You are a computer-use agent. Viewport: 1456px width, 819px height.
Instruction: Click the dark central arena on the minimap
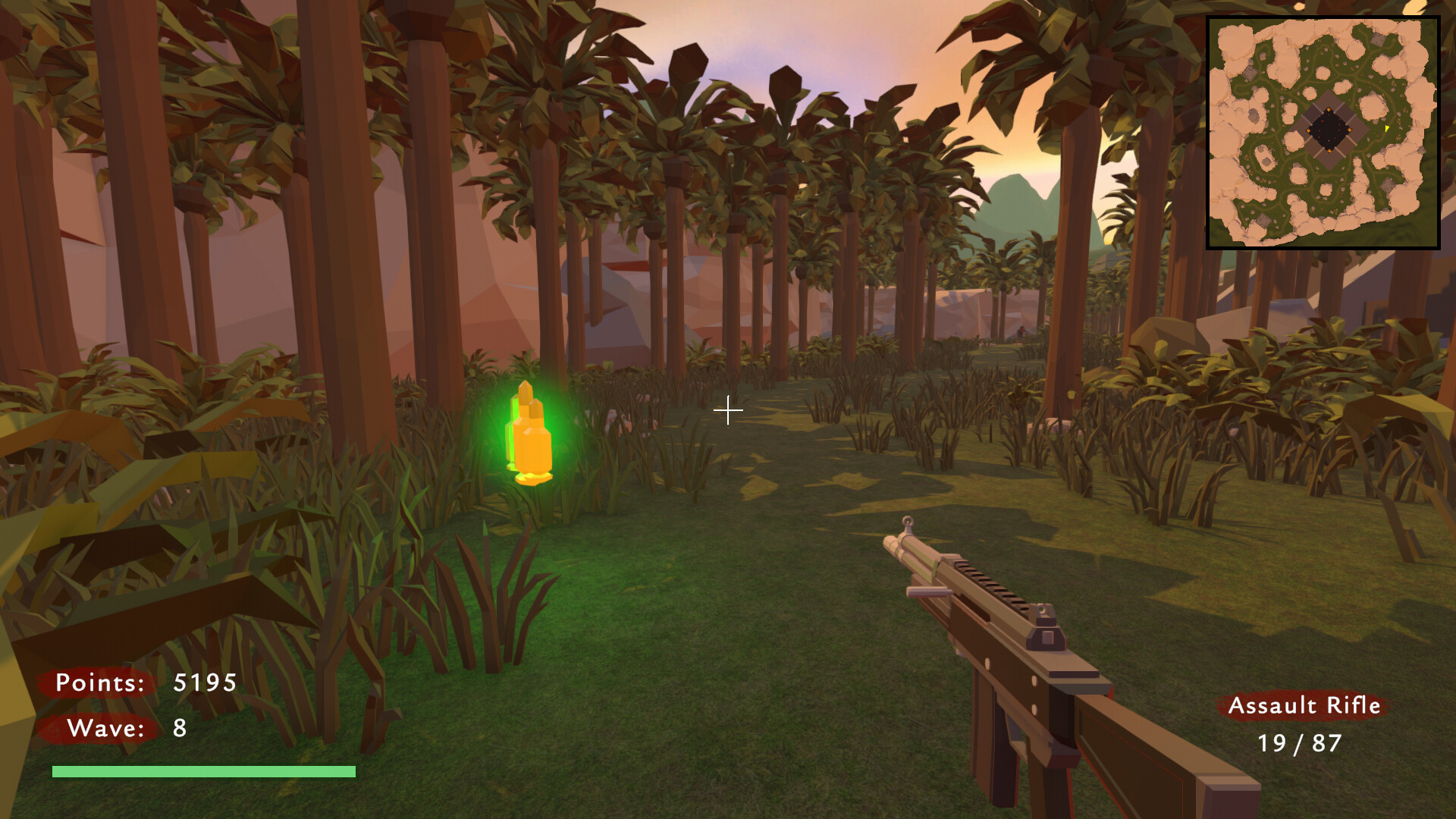click(x=1329, y=130)
